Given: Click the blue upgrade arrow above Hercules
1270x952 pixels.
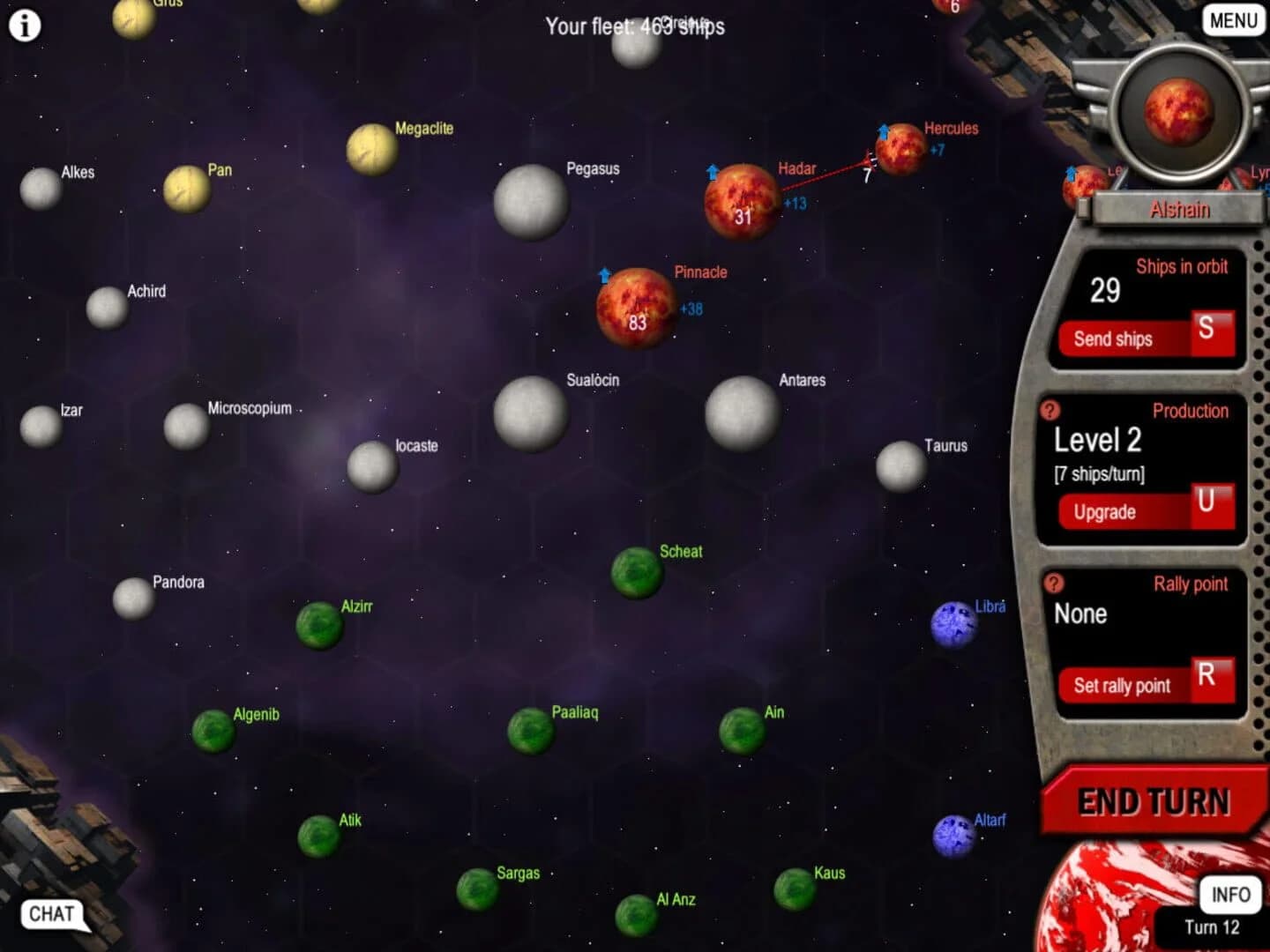Looking at the screenshot, I should 883,131.
